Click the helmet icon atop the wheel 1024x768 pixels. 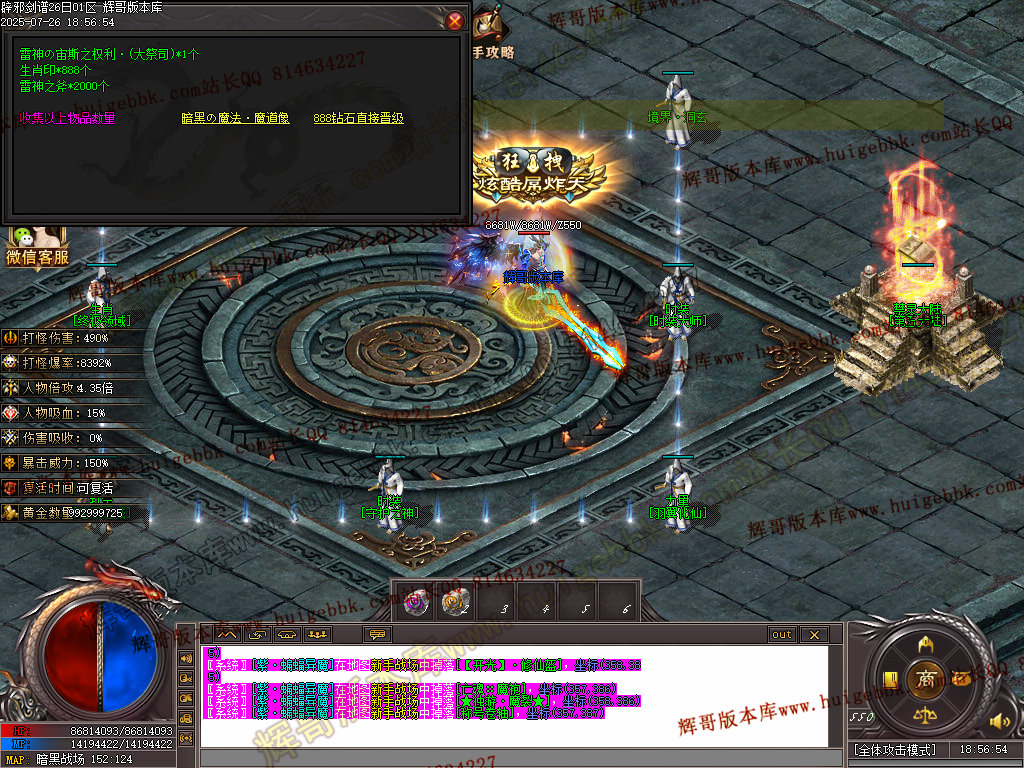click(925, 643)
